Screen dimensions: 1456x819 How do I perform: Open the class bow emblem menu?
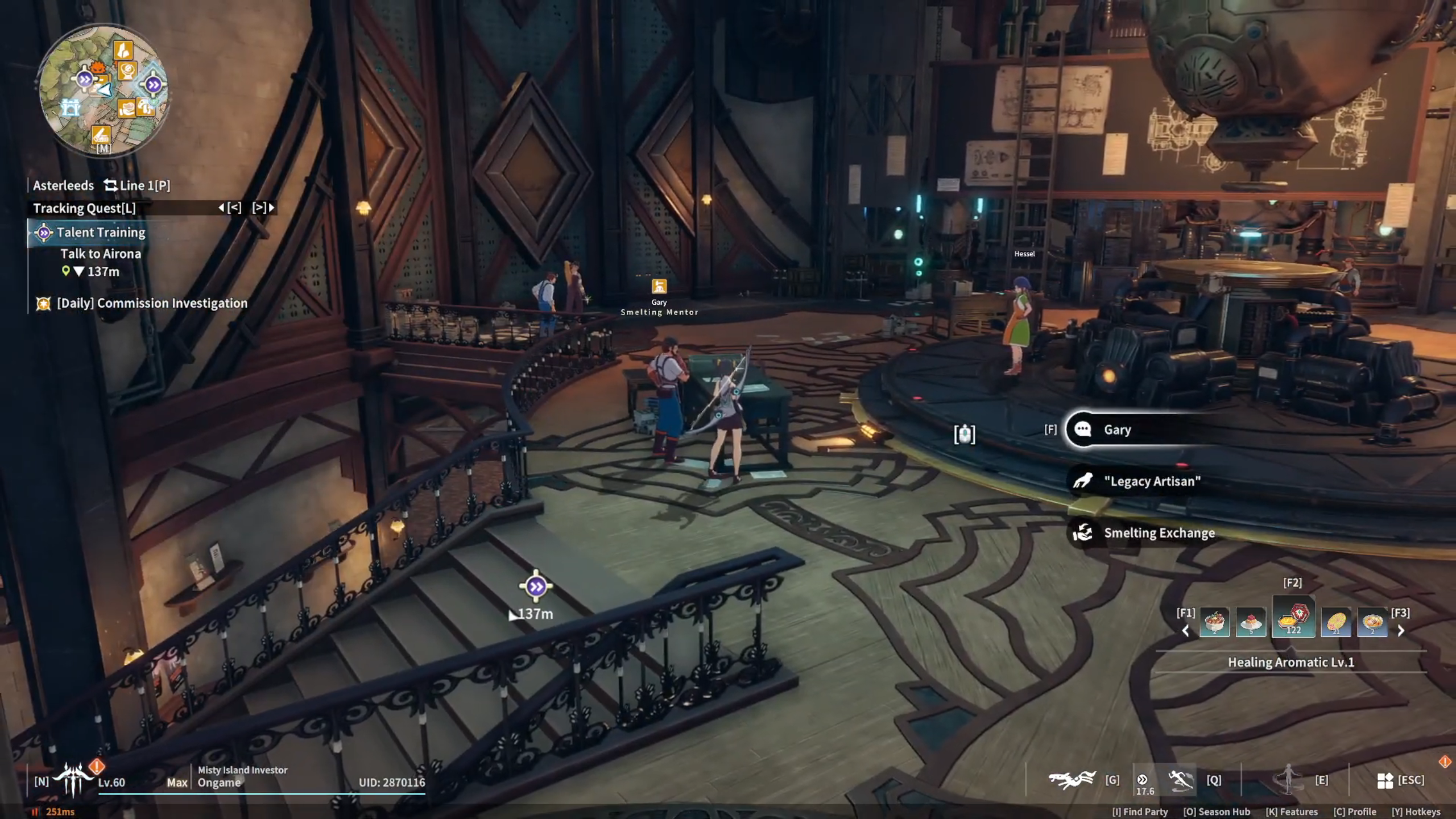pyautogui.click(x=72, y=780)
